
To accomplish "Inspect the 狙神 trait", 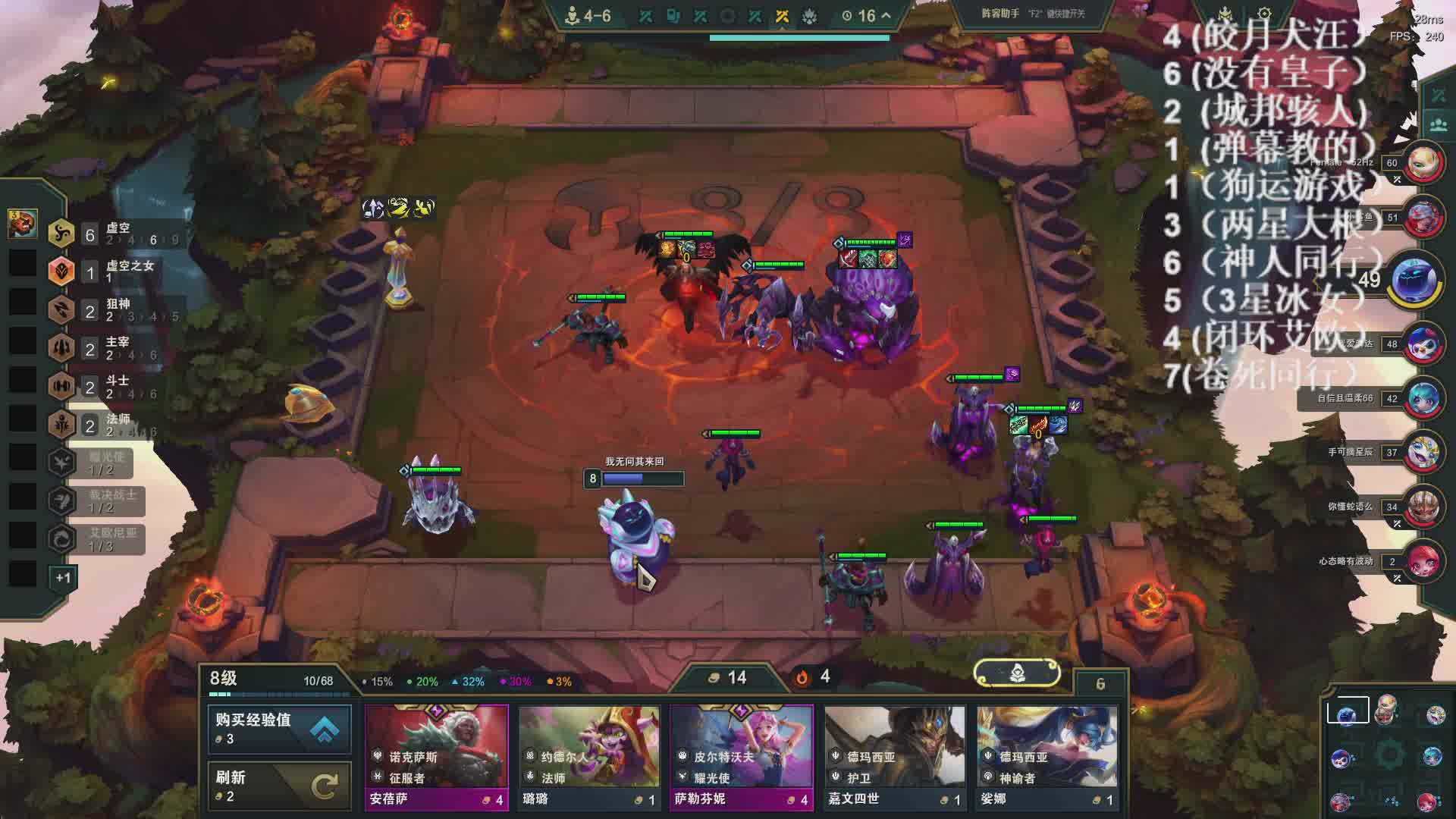I will pyautogui.click(x=114, y=310).
